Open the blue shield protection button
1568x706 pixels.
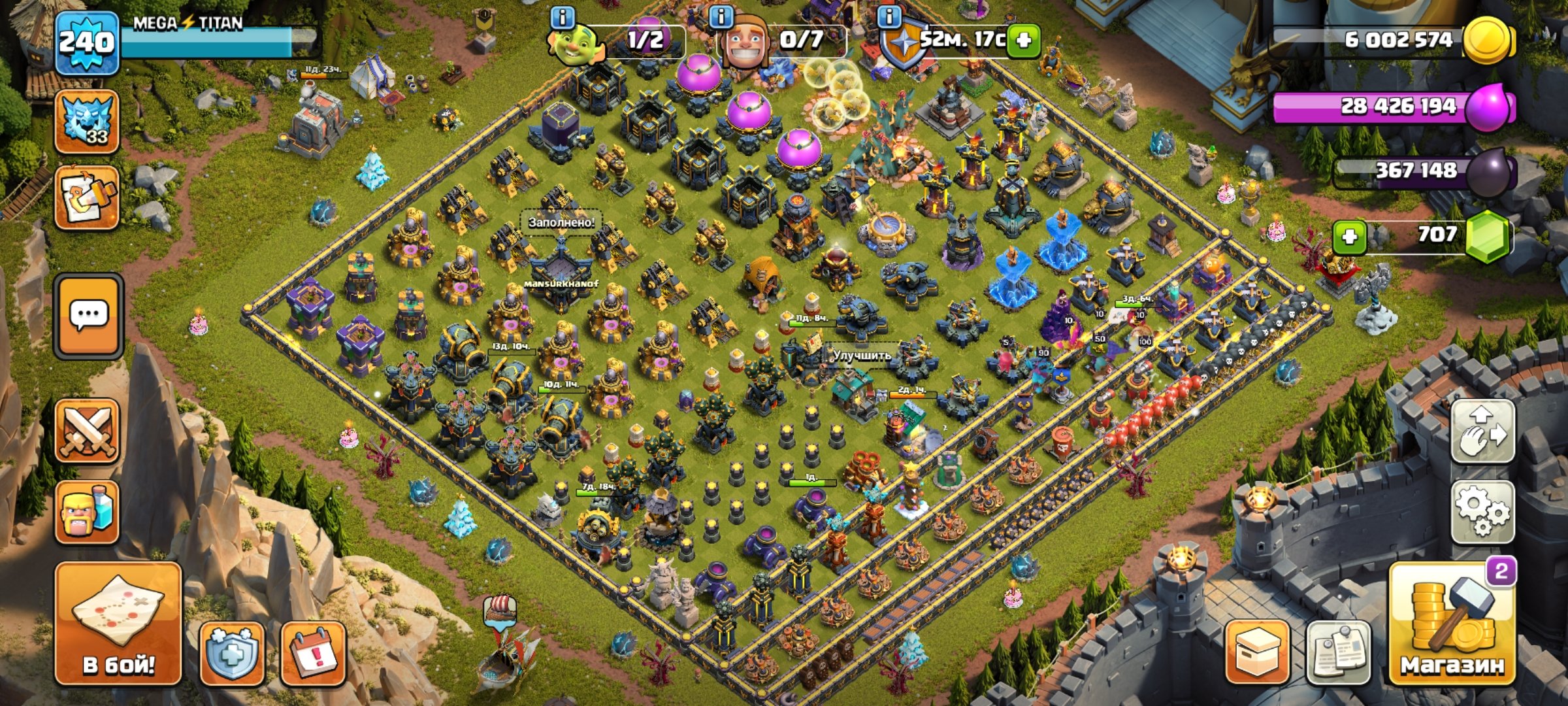click(x=232, y=652)
